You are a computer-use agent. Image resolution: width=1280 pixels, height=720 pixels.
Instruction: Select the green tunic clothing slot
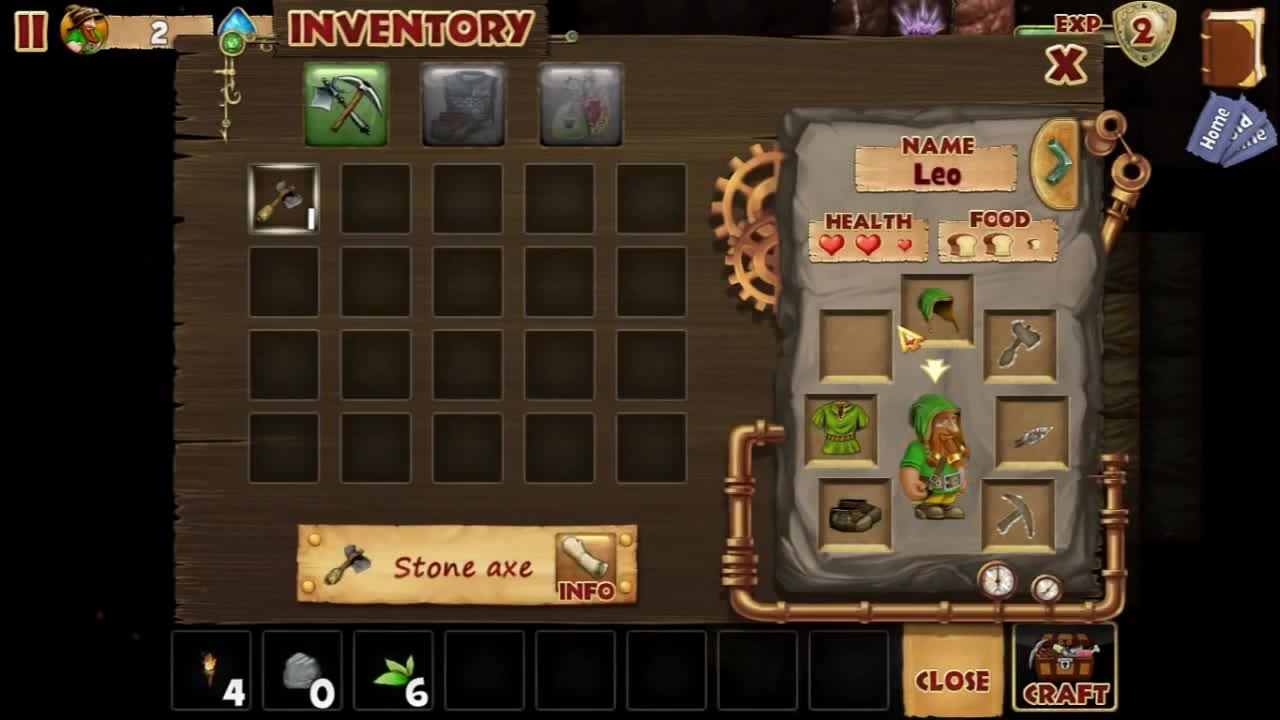tap(843, 427)
